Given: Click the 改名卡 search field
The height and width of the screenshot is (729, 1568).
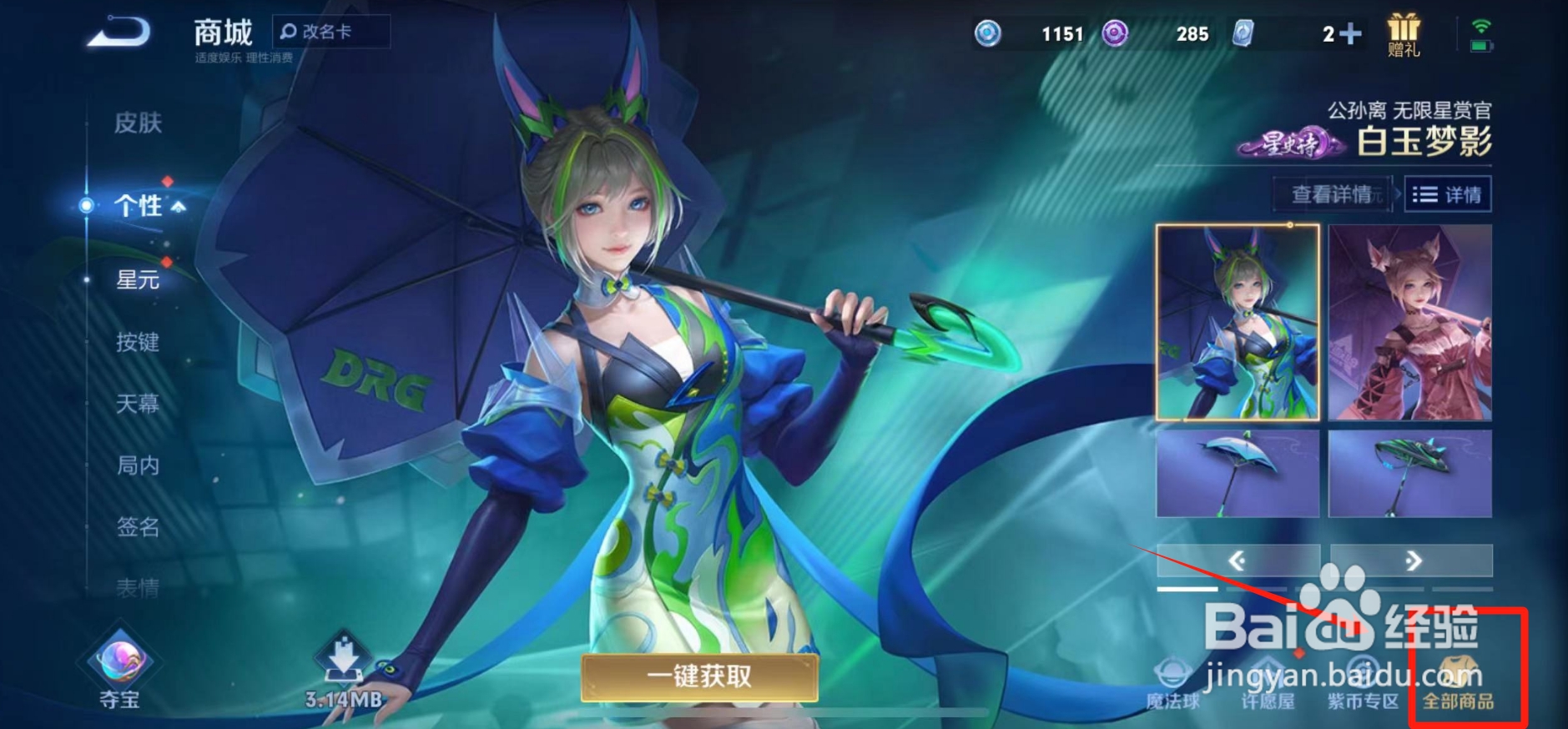Looking at the screenshot, I should [331, 30].
